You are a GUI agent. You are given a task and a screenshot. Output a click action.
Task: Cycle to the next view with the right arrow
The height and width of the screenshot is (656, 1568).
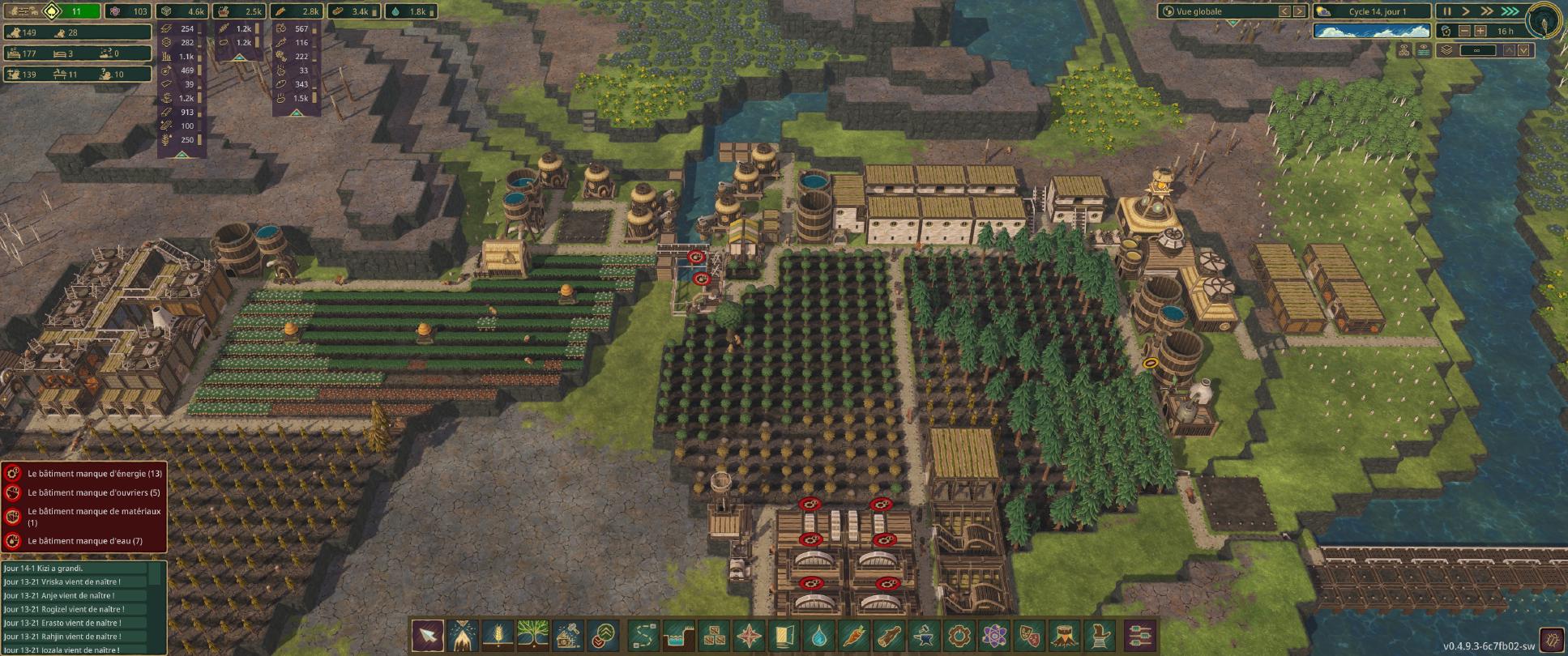tap(1300, 11)
